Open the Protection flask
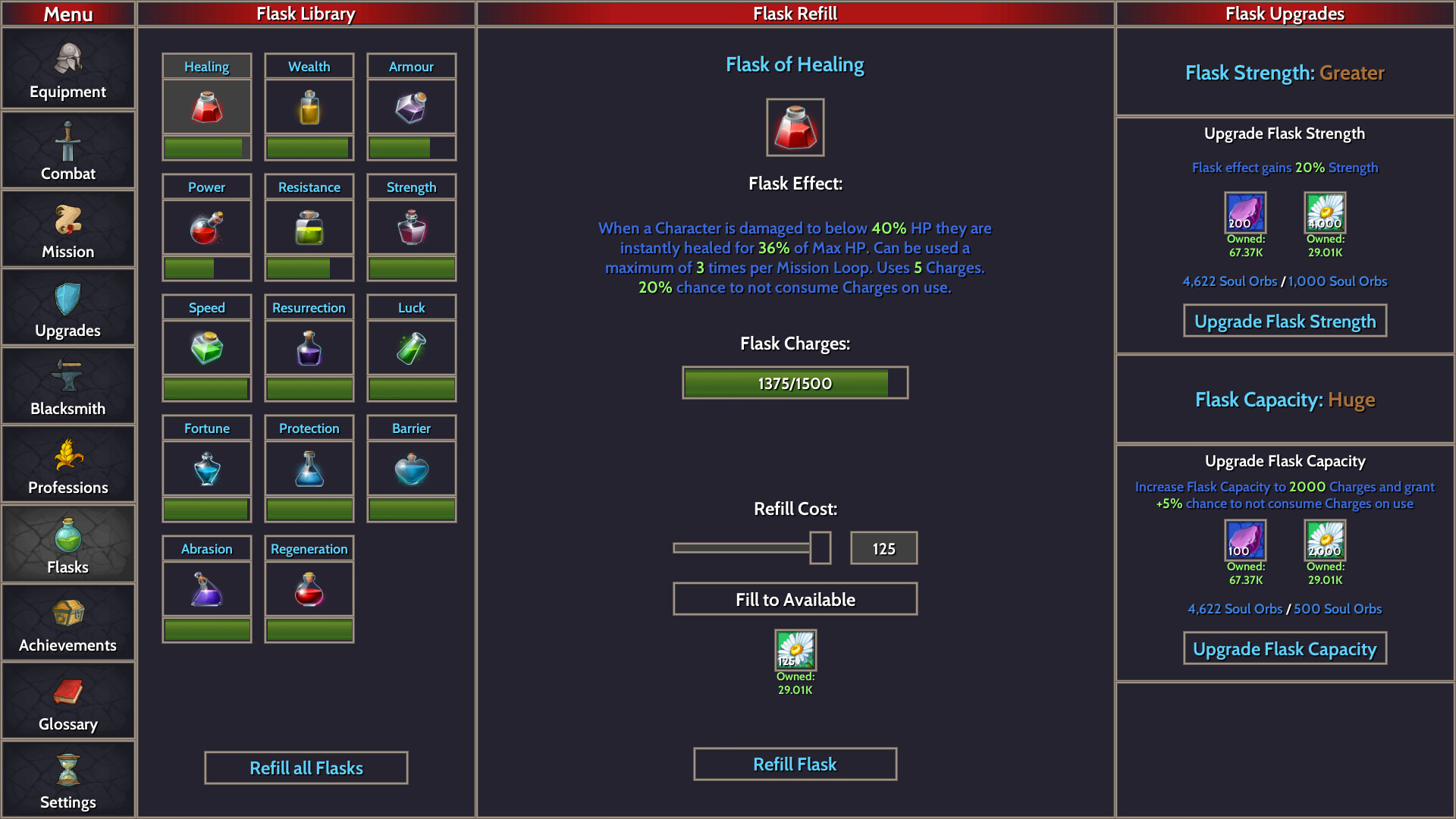Image resolution: width=1456 pixels, height=819 pixels. coord(309,468)
